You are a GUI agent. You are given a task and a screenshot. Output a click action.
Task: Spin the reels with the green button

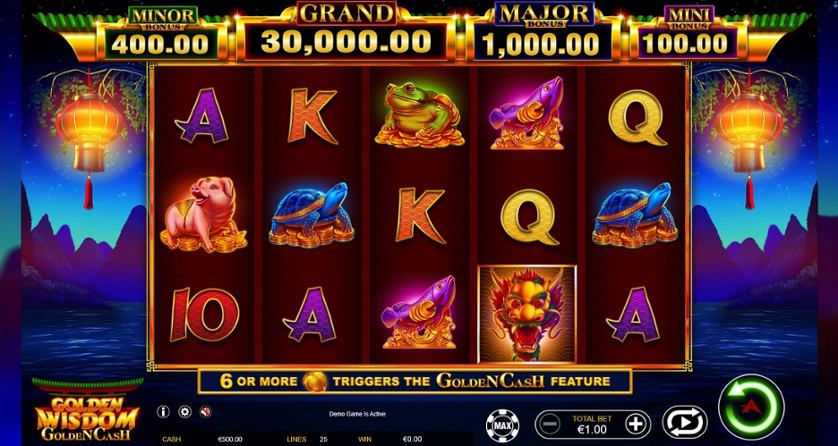click(748, 407)
